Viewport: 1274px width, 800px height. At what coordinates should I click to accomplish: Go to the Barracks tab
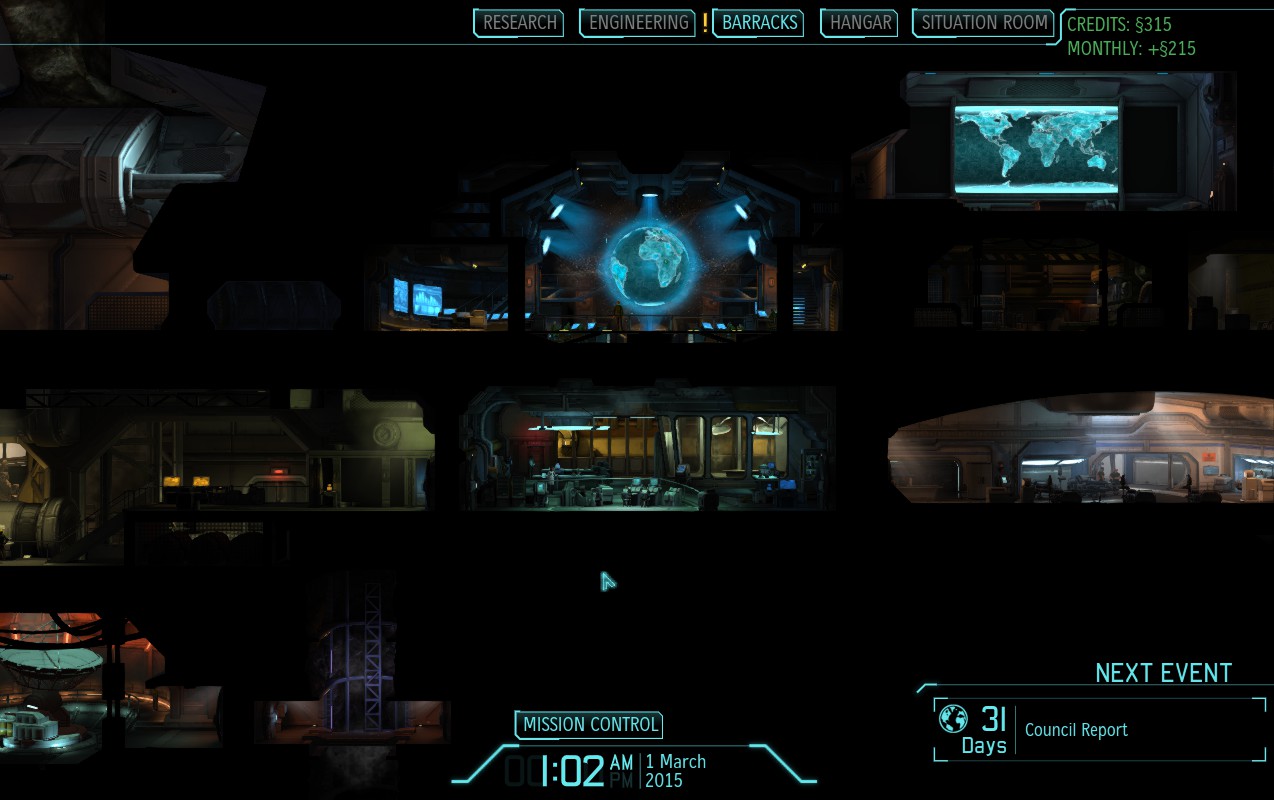click(x=759, y=23)
